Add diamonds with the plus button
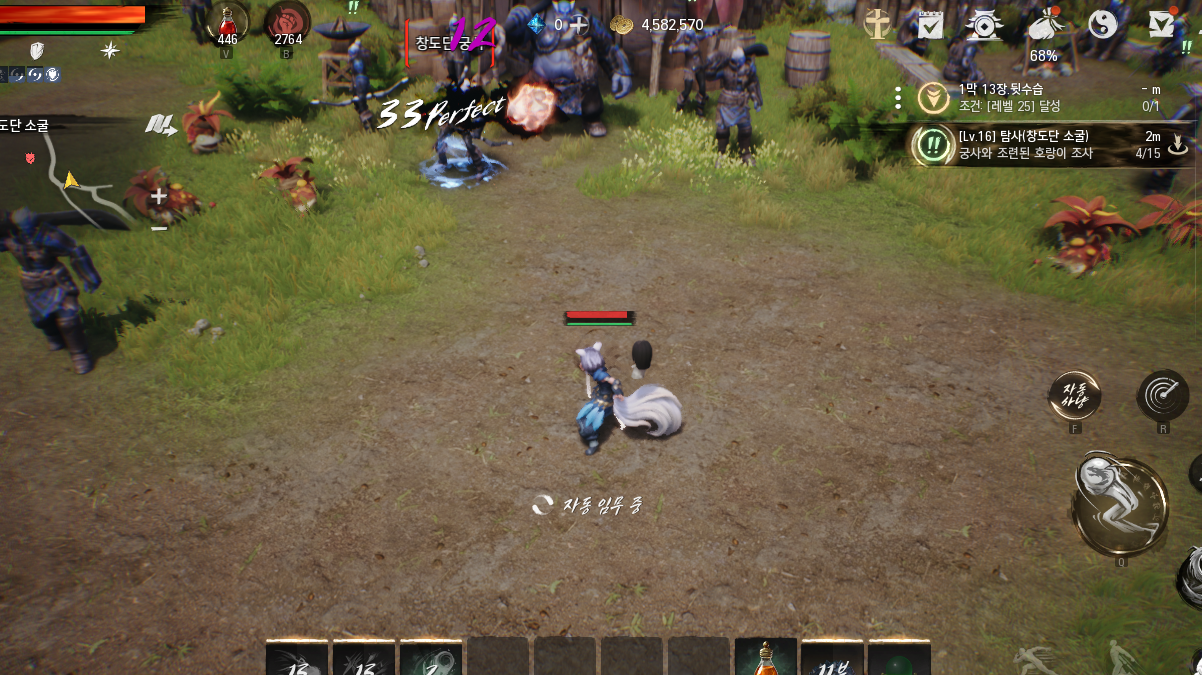The width and height of the screenshot is (1202, 675). [x=578, y=24]
